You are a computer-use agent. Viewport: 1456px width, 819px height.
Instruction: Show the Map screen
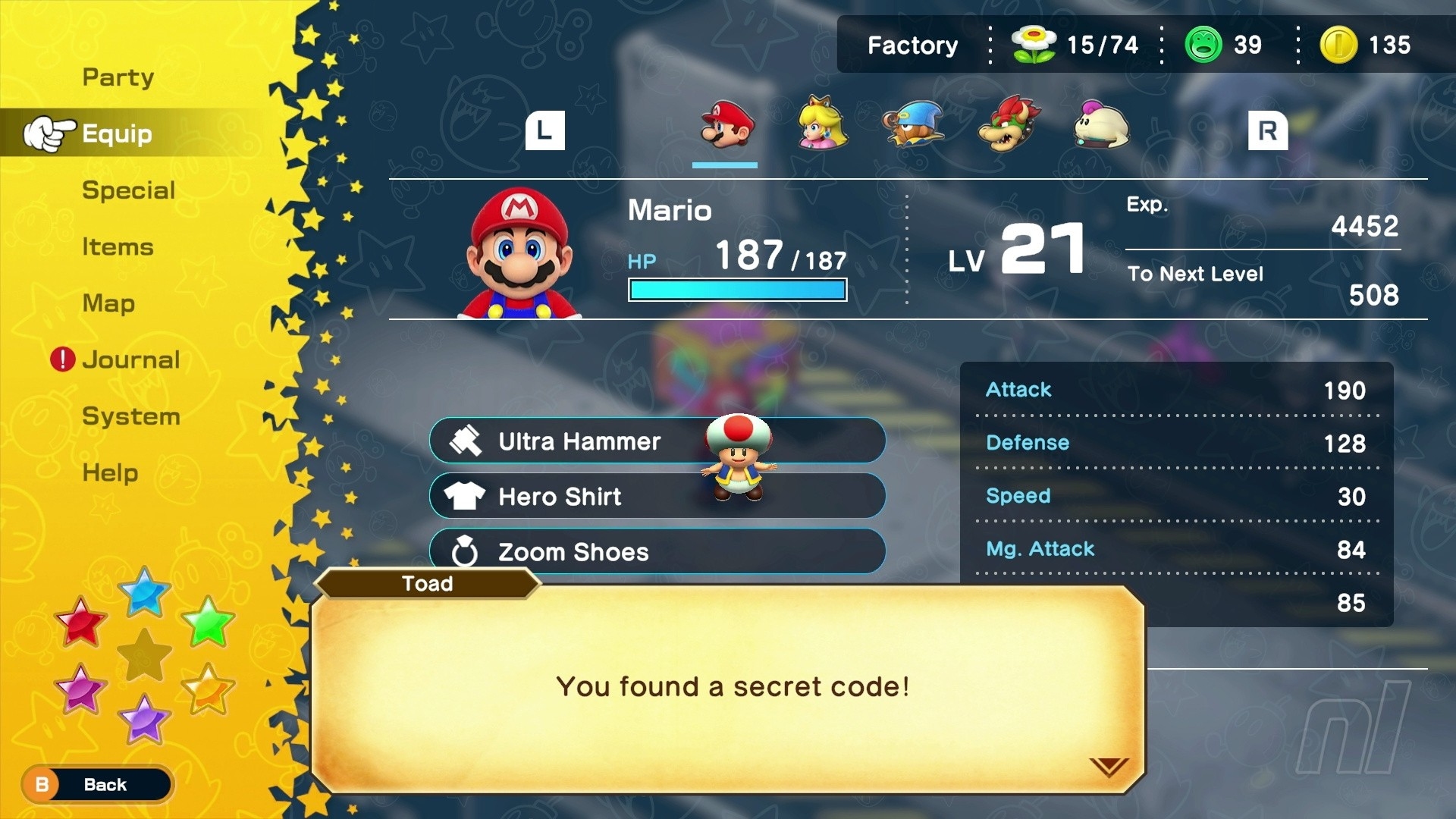pyautogui.click(x=108, y=303)
